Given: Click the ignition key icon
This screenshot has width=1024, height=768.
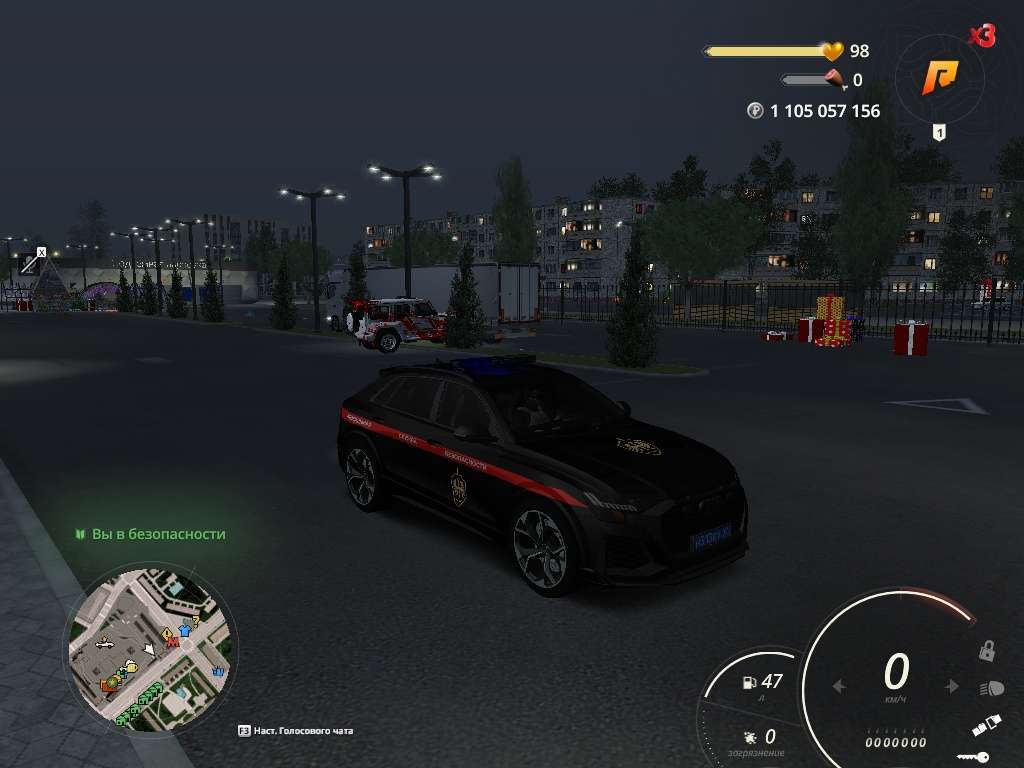Looking at the screenshot, I should [x=972, y=757].
